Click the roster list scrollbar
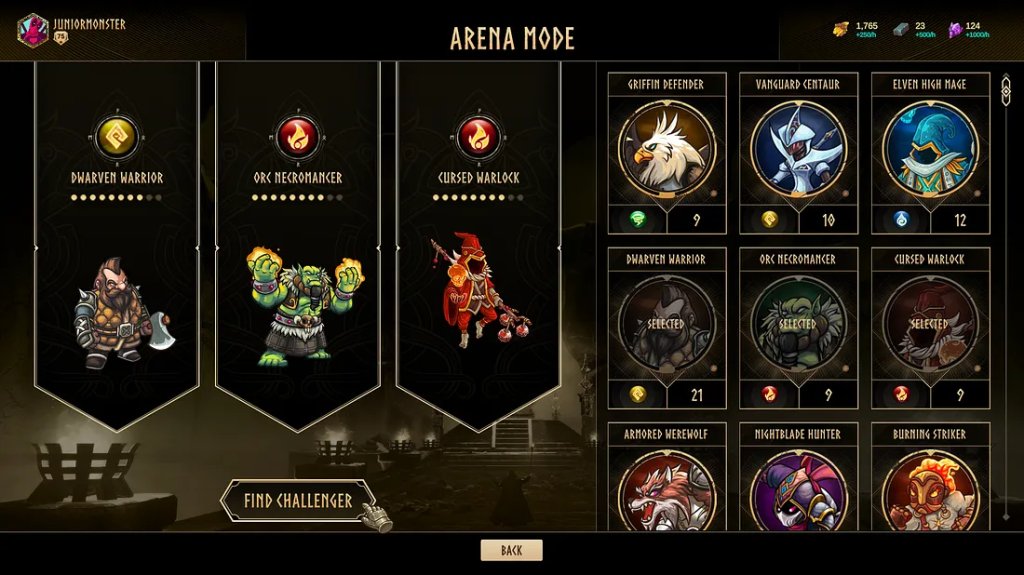1024x575 pixels. click(1005, 300)
